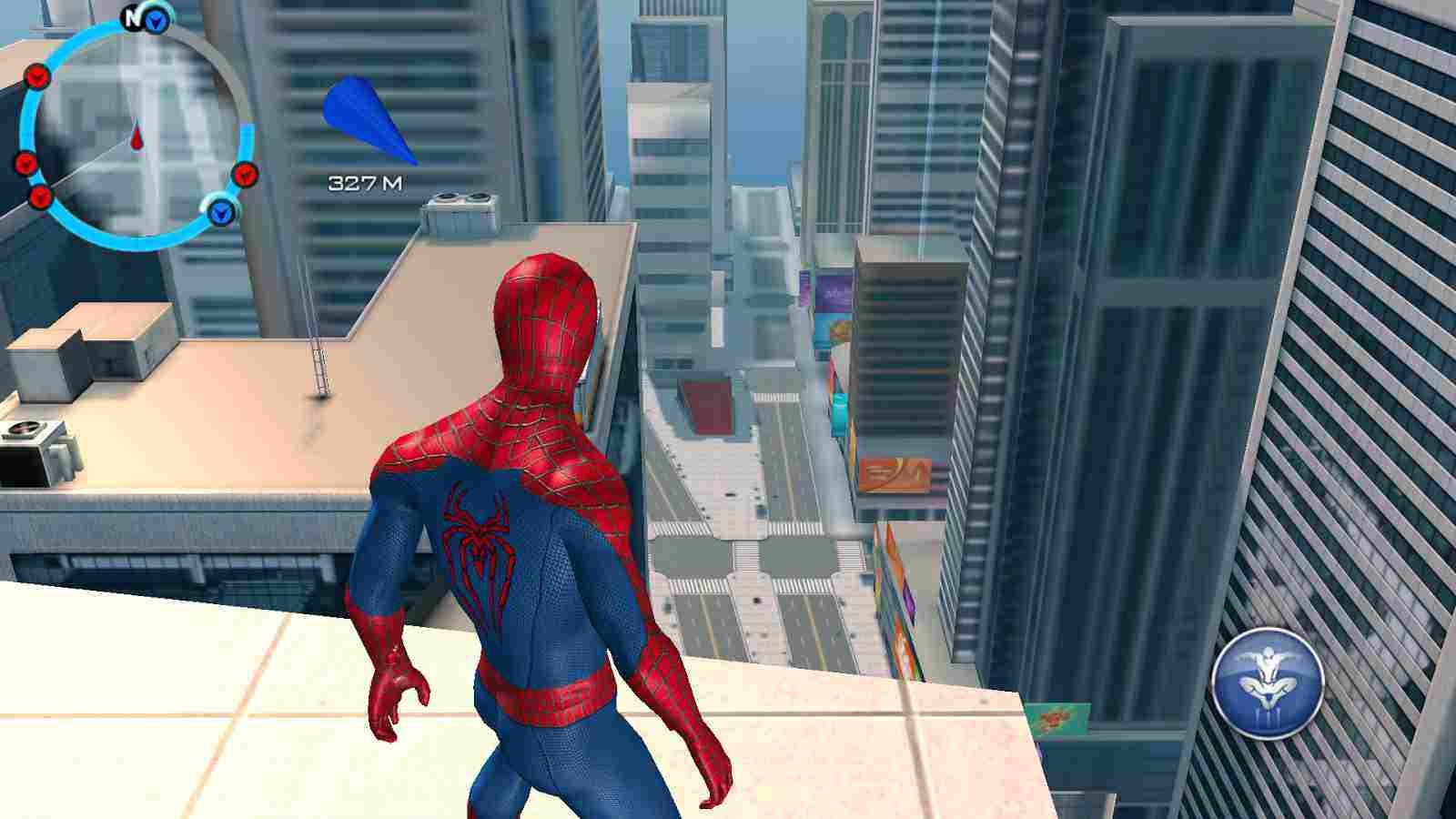Tap the bottom-left red enemy marker on minimap
Screen dimensions: 1456x819
[x=39, y=196]
